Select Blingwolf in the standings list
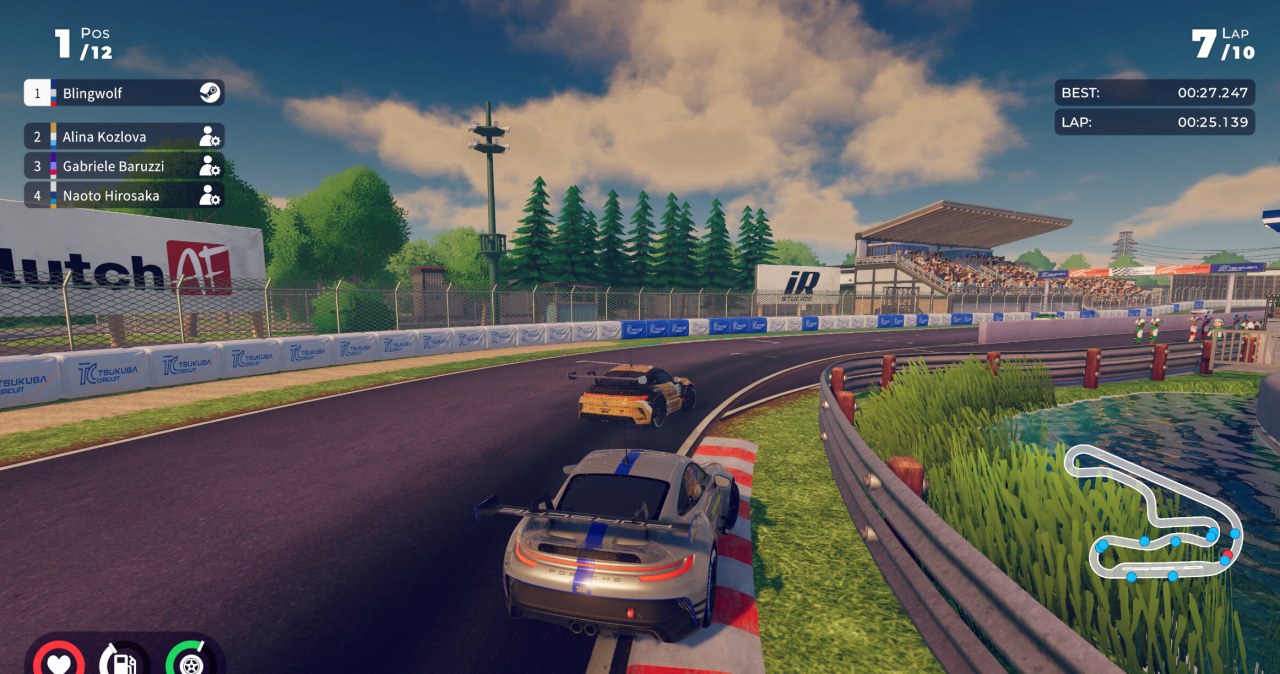Viewport: 1280px width, 674px height. point(124,93)
